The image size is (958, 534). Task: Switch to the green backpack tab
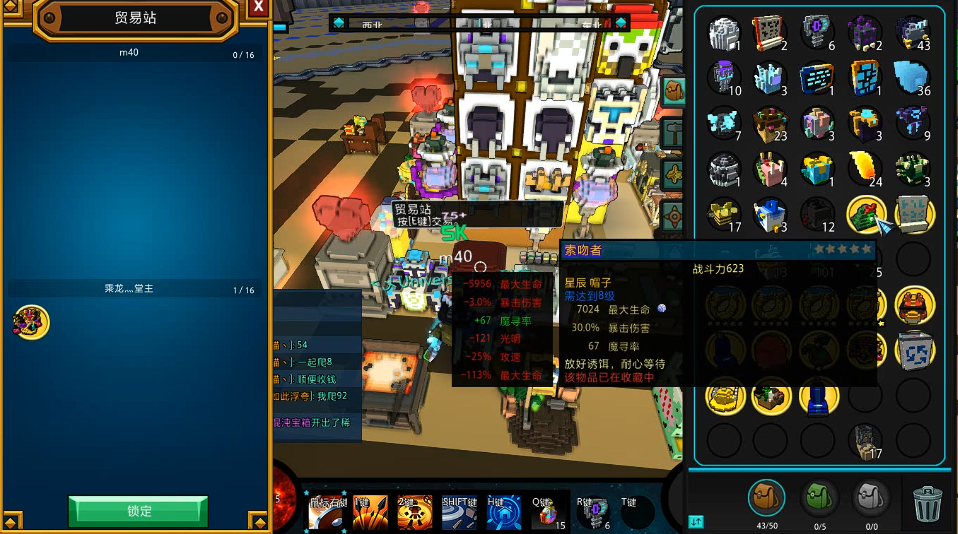[819, 497]
